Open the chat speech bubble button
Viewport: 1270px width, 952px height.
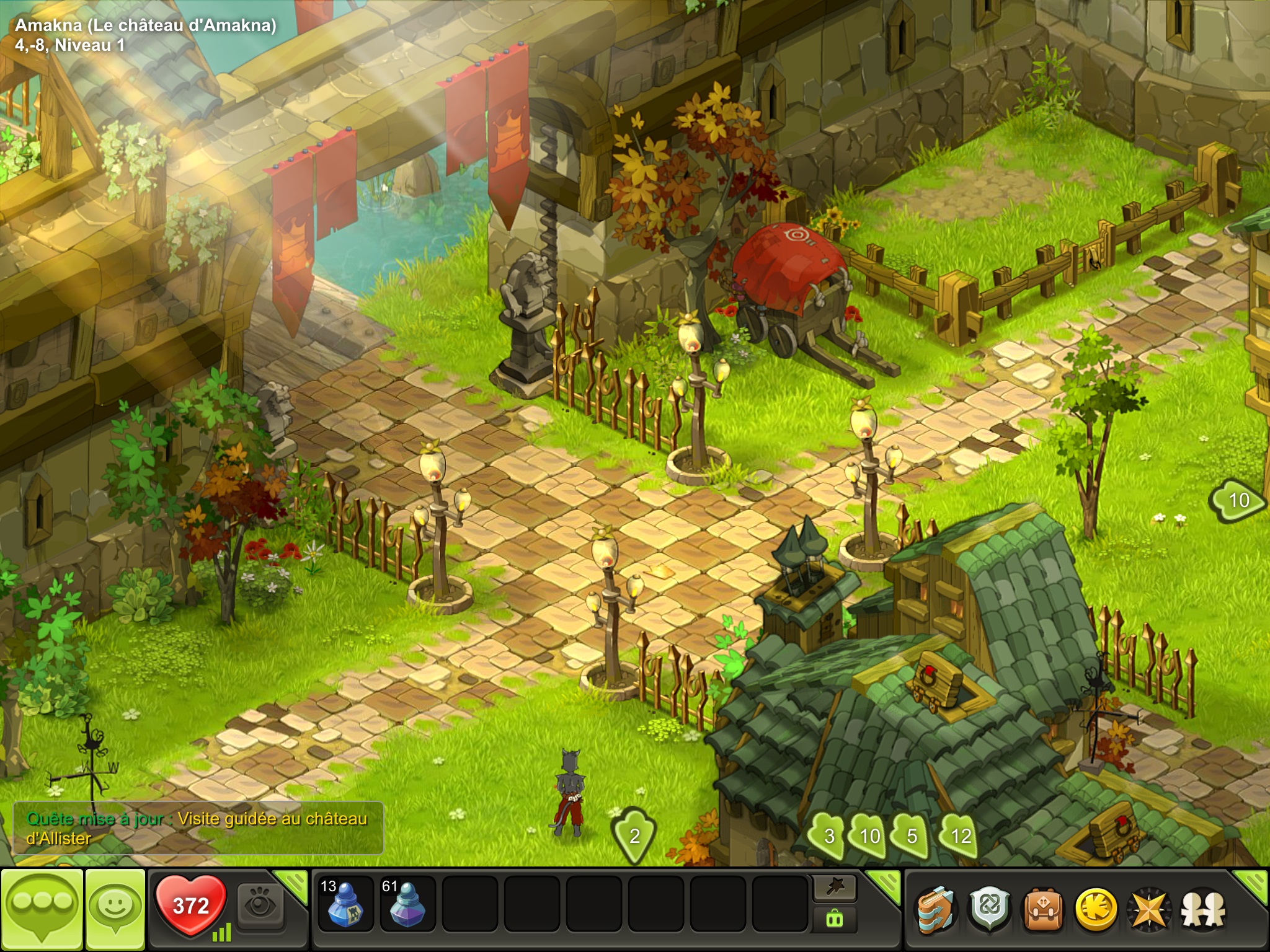[x=42, y=909]
